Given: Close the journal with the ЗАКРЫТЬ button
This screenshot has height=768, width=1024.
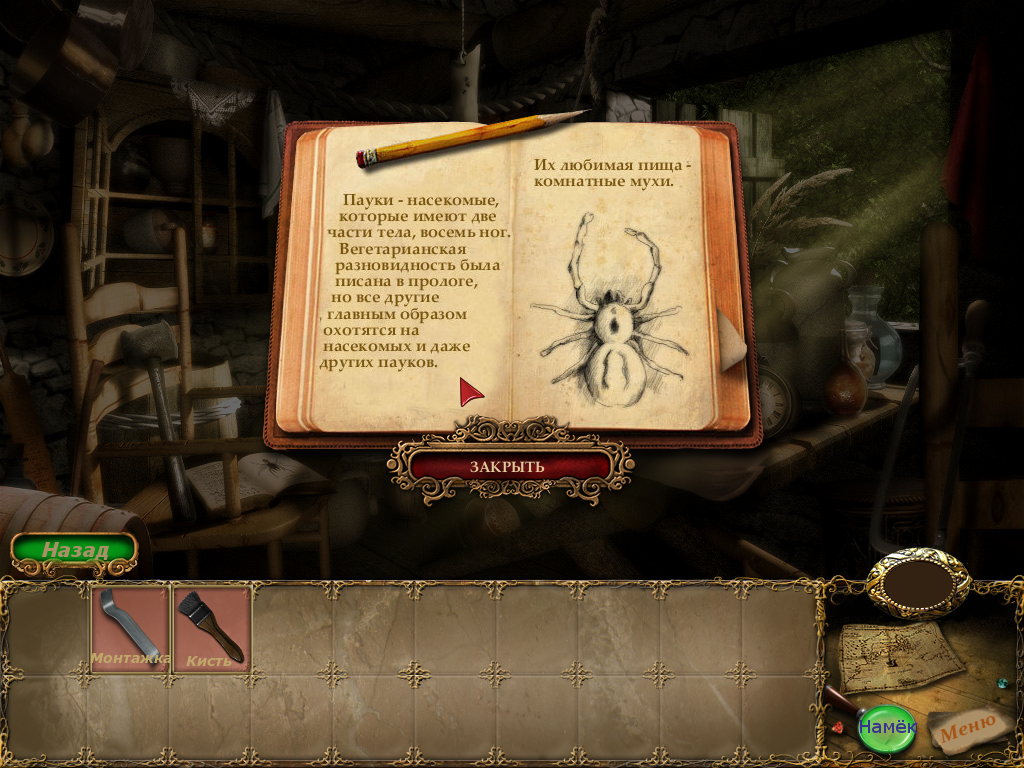Looking at the screenshot, I should 509,466.
